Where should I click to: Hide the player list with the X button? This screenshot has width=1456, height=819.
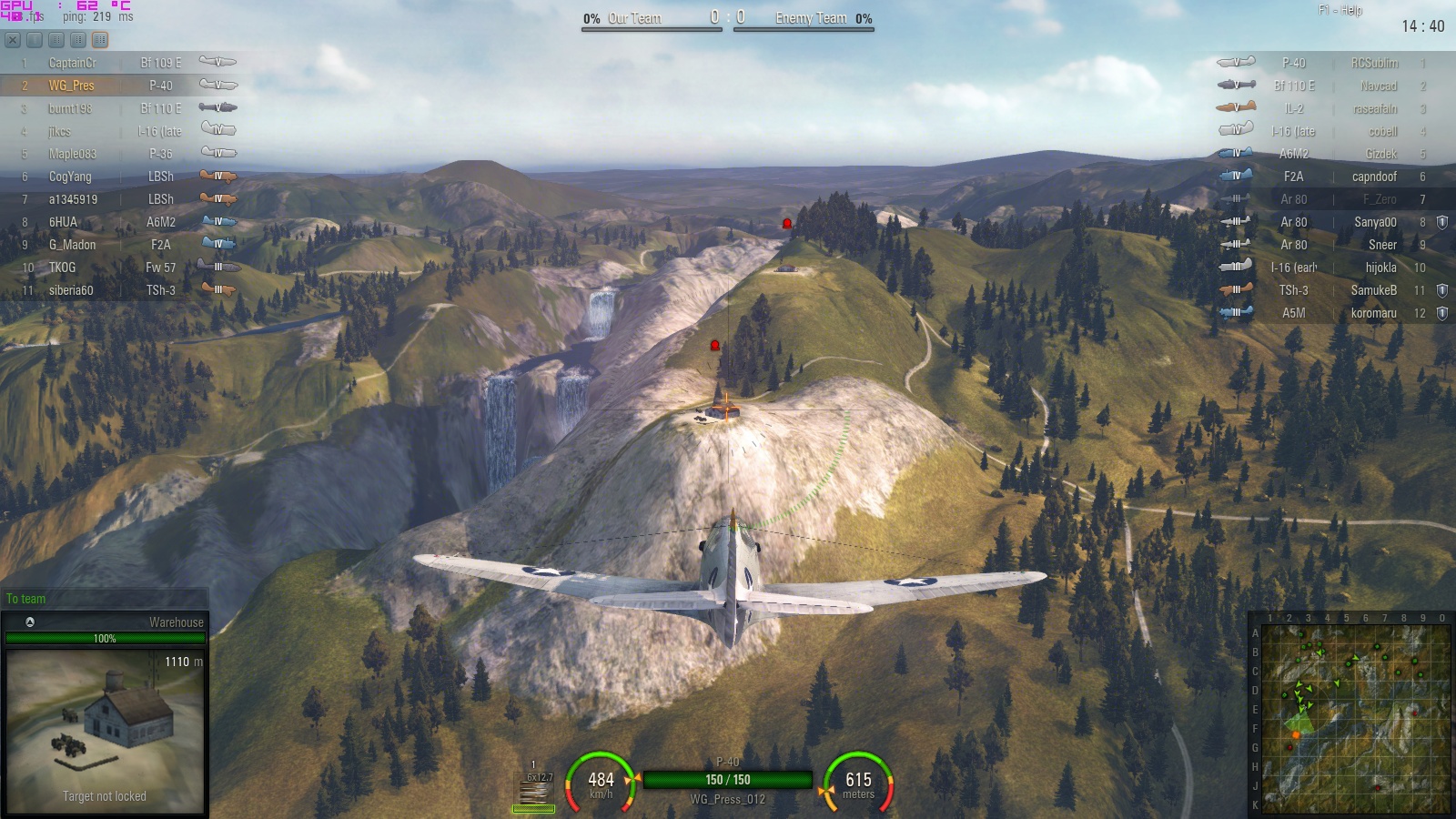13,40
